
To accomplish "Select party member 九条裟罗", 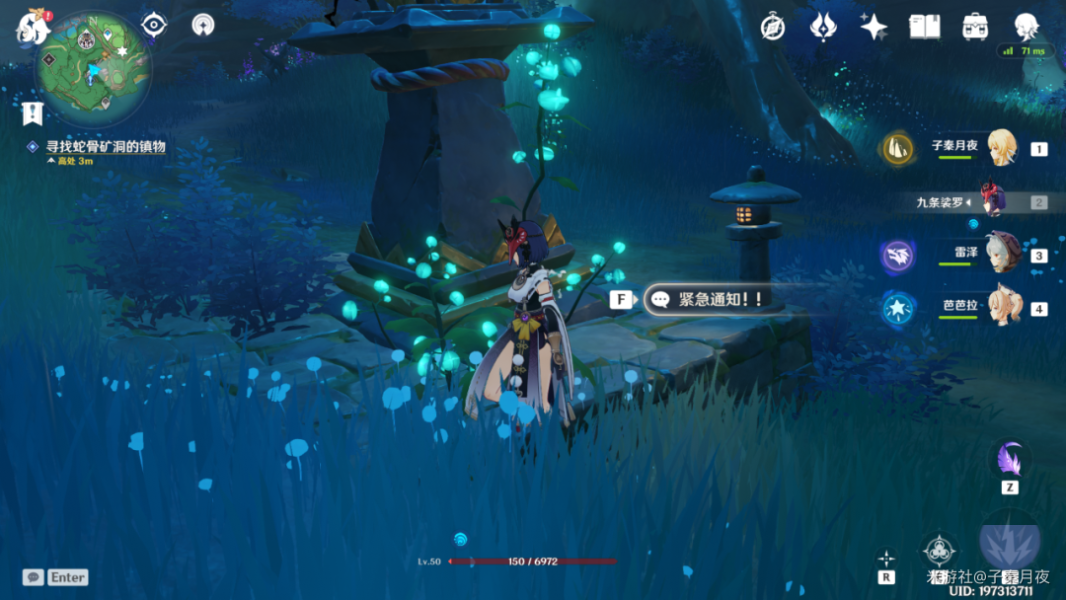I will (x=990, y=201).
